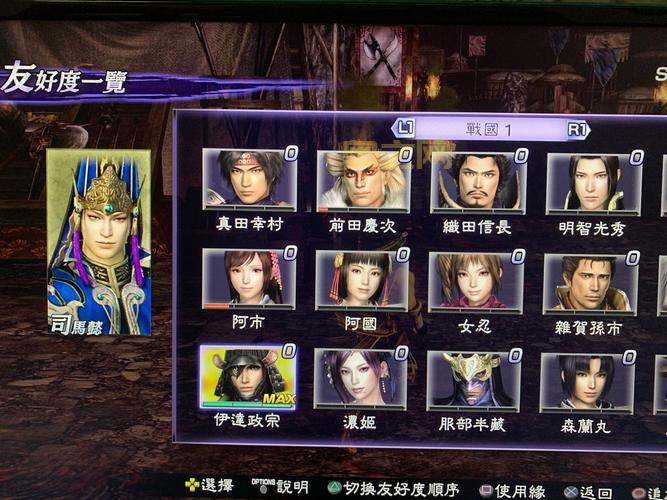Choose the 濃姬 character portrait
The image size is (667, 500).
(x=360, y=379)
